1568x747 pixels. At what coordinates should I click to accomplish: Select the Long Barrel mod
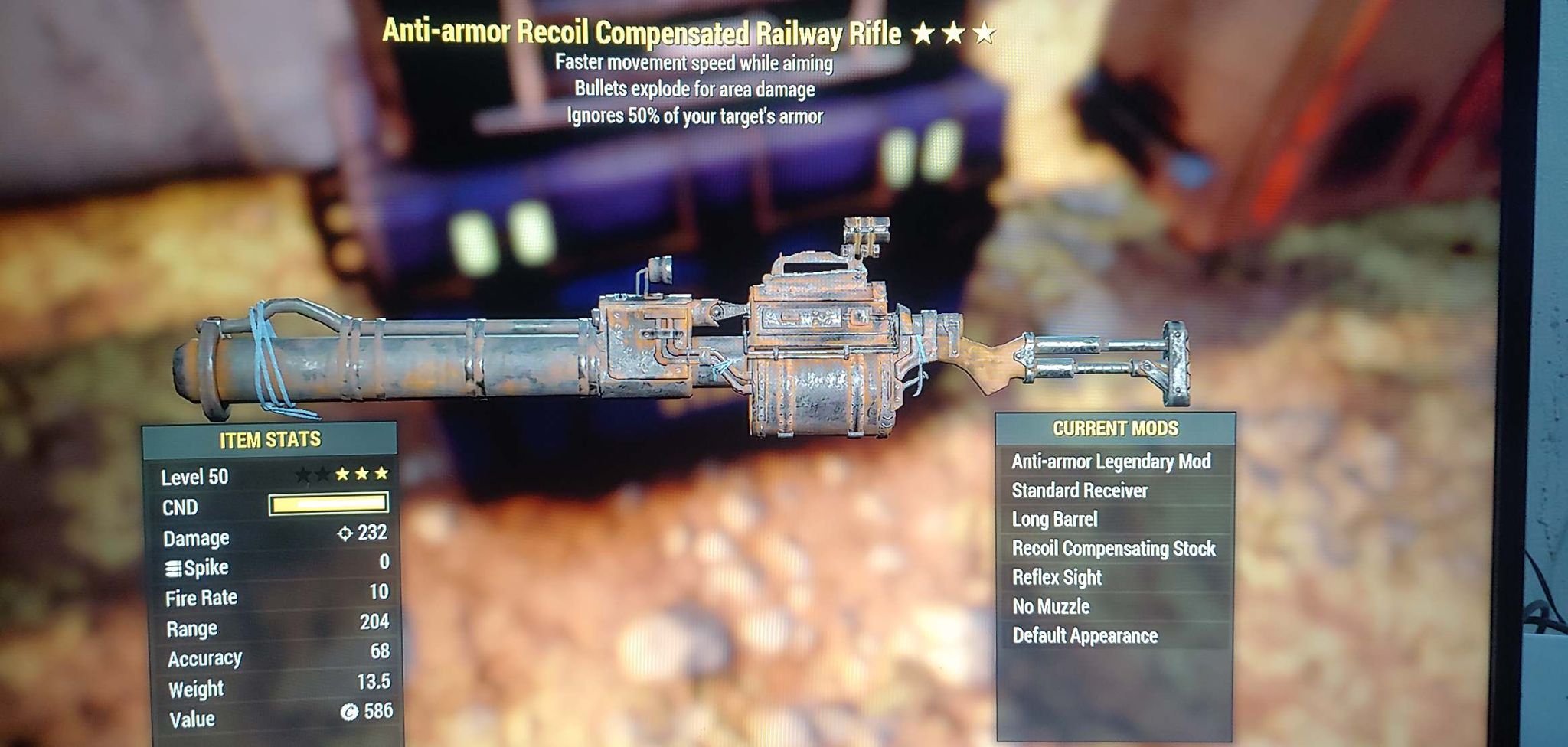[1054, 520]
